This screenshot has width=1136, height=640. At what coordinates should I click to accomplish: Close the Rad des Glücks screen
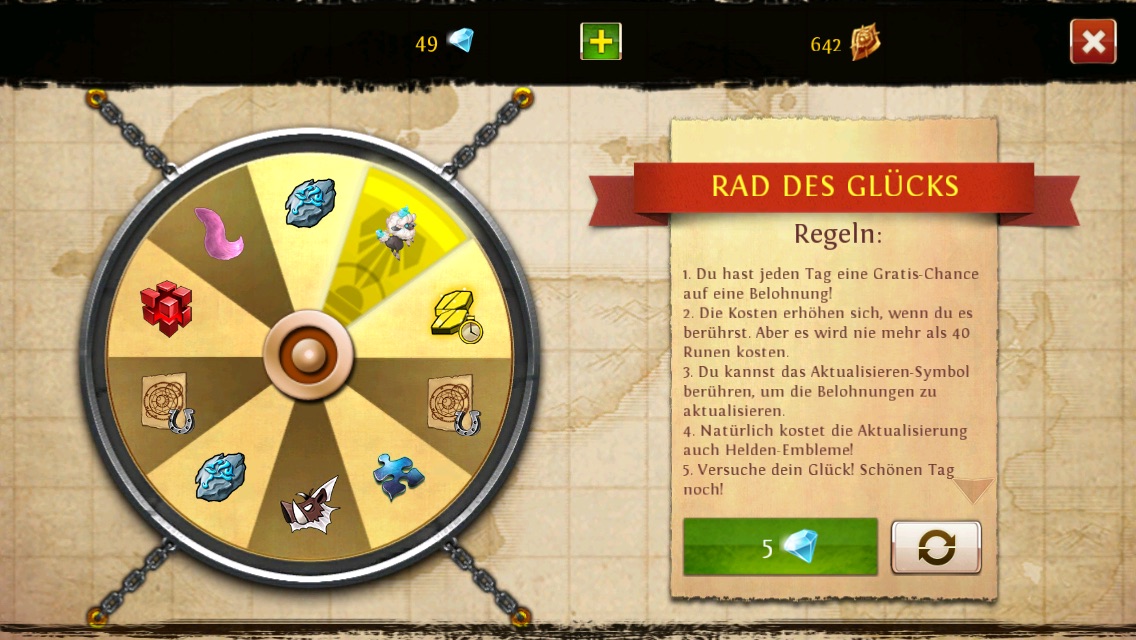coord(1093,42)
